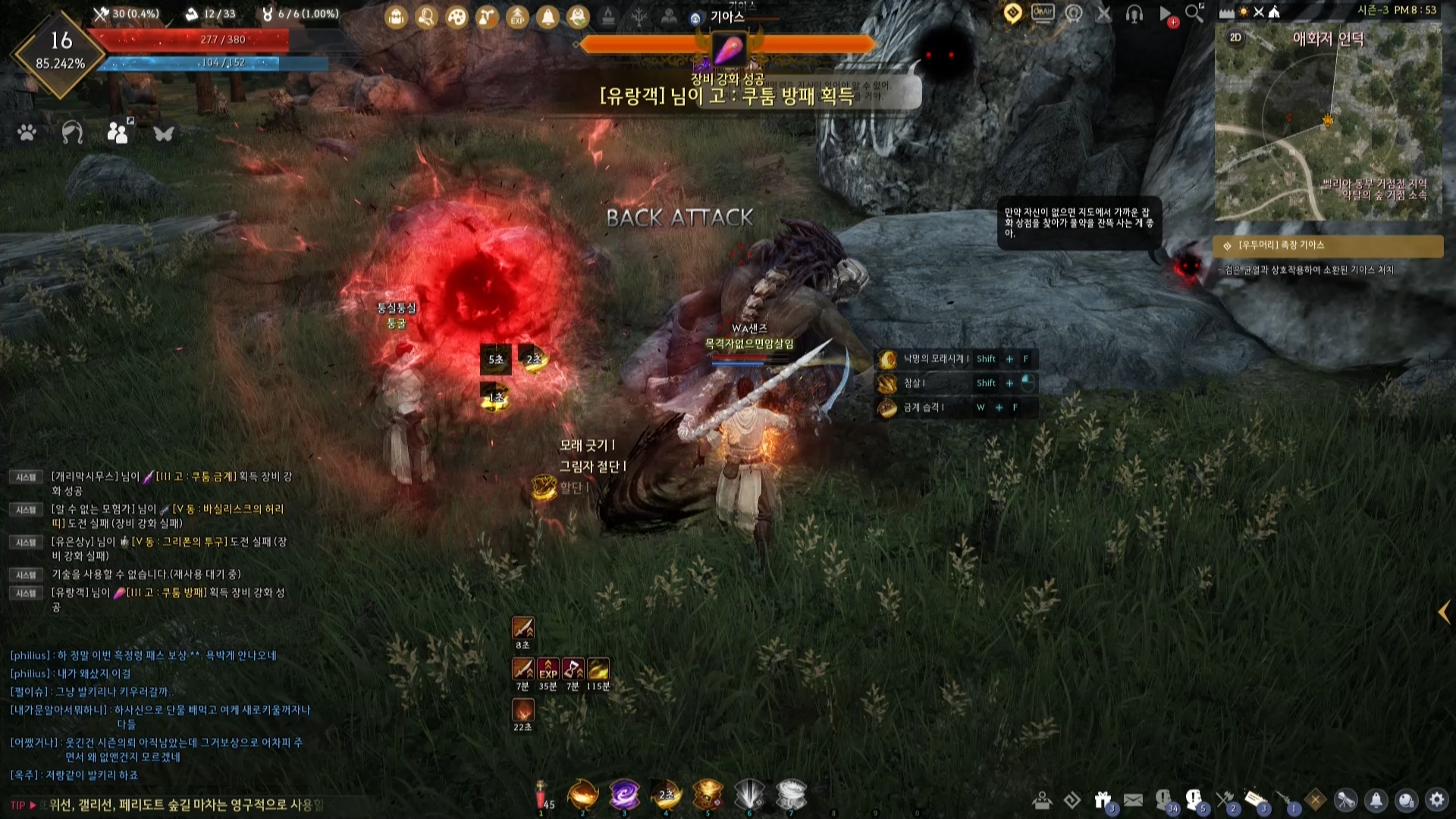Click the EXP buff icon in top row
Image resolution: width=1456 pixels, height=819 pixels.
pyautogui.click(x=517, y=17)
